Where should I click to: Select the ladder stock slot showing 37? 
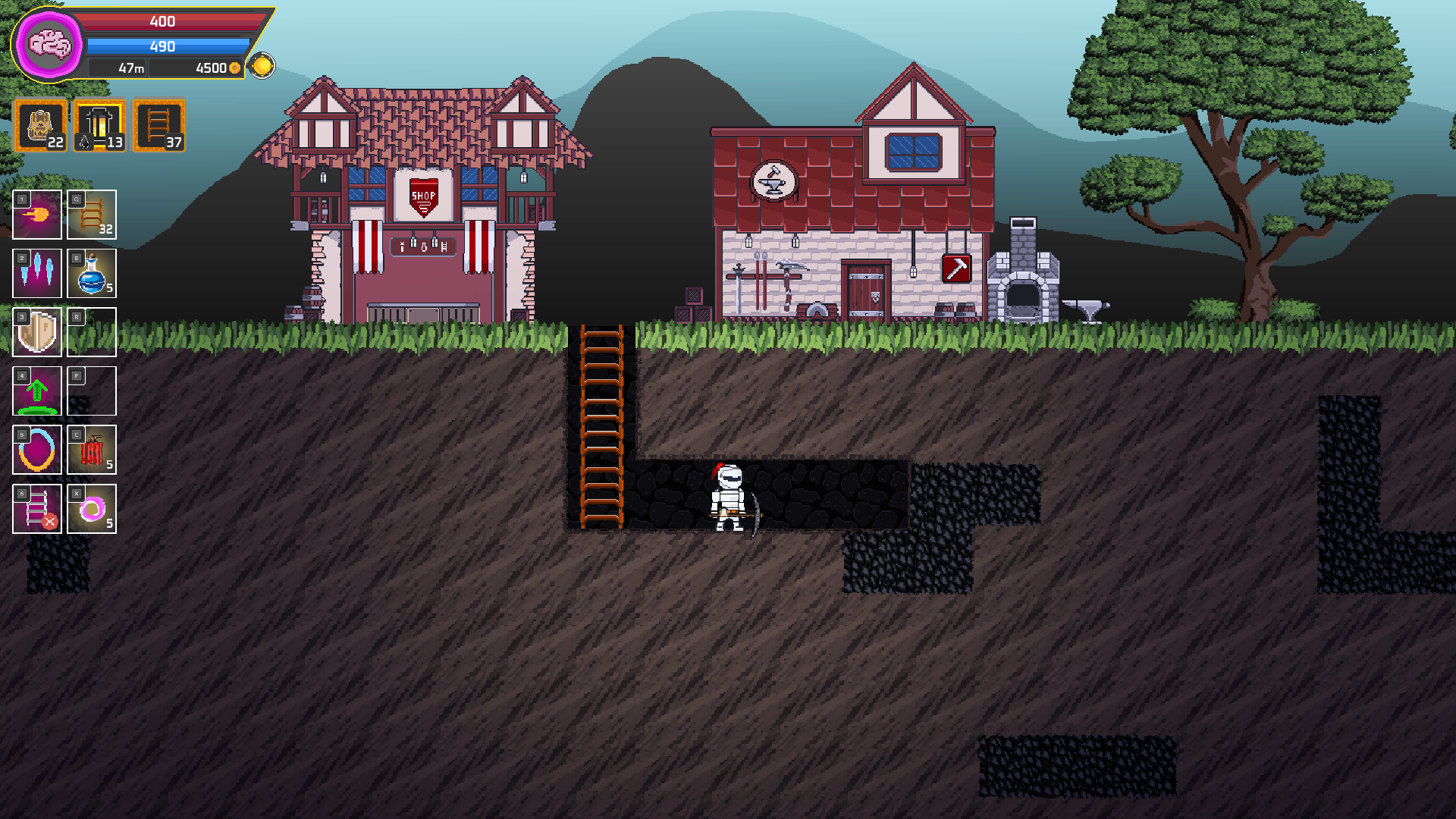pos(159,126)
